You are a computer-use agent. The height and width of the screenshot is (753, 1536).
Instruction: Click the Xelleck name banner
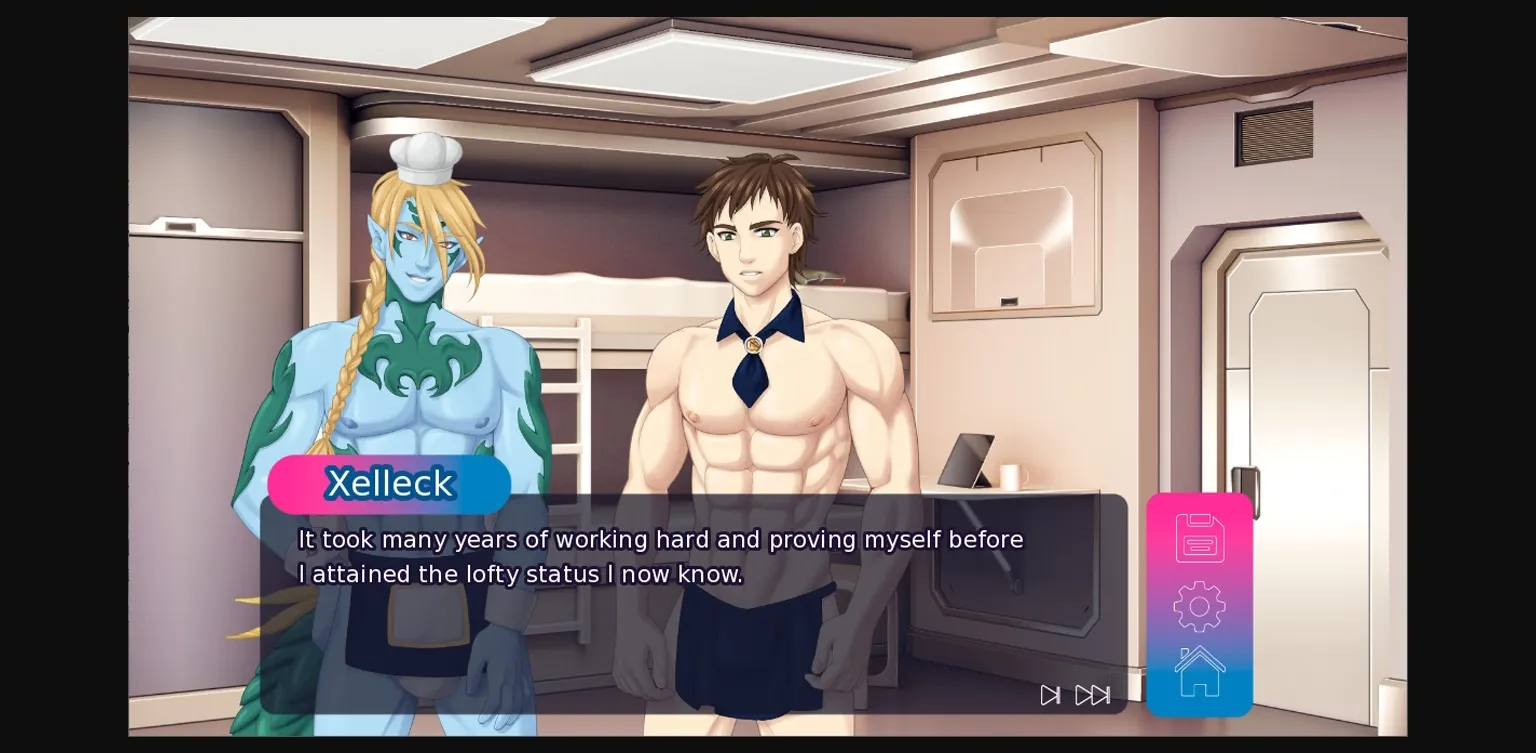[x=389, y=484]
